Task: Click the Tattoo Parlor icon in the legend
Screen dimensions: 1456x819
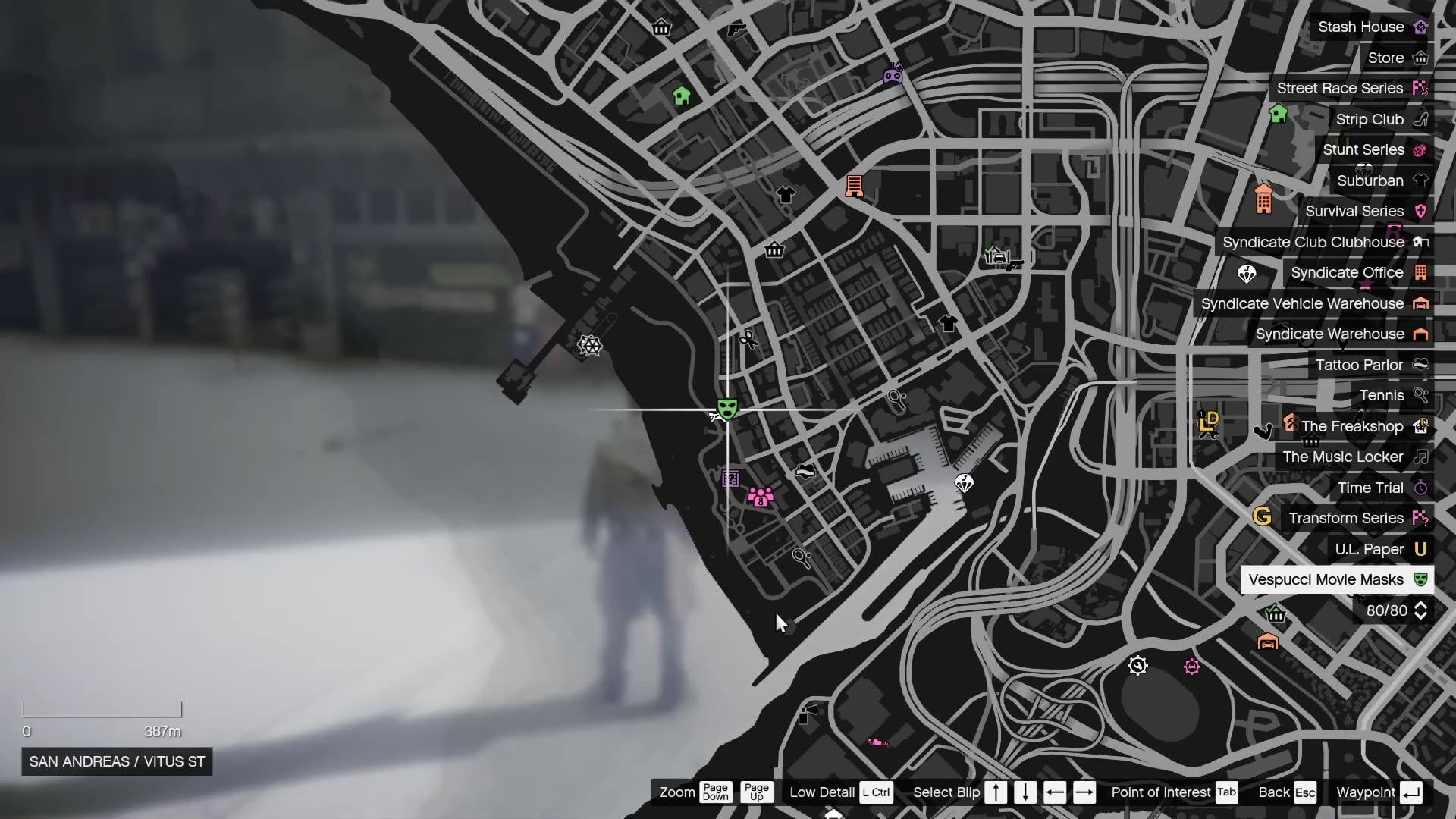Action: click(x=1421, y=365)
